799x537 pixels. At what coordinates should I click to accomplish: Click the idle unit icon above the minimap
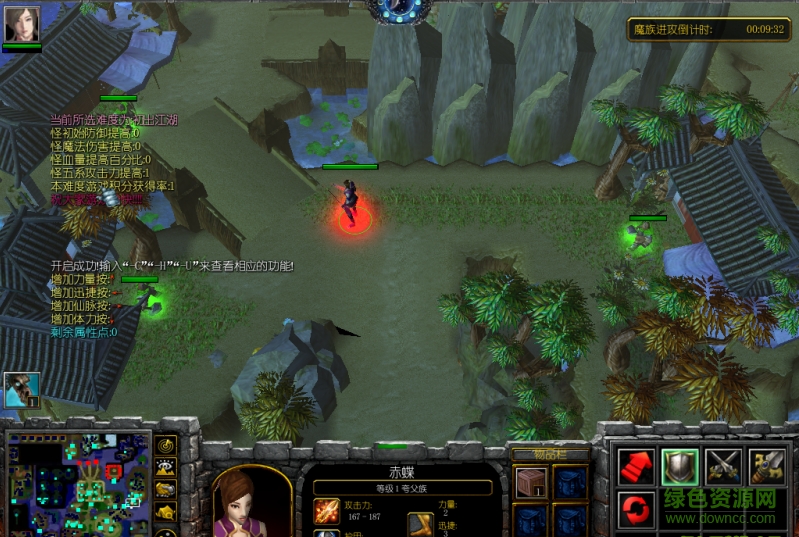21,390
